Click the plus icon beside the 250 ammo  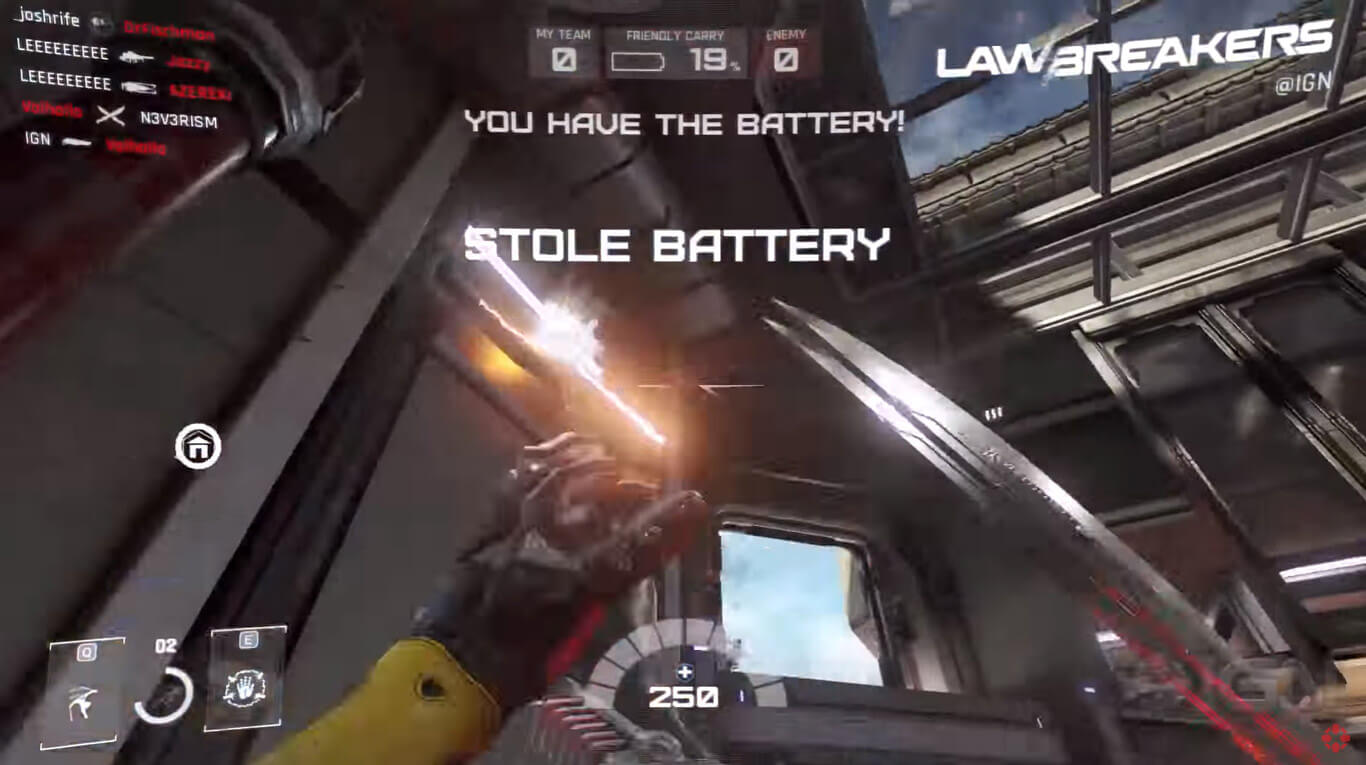click(685, 673)
